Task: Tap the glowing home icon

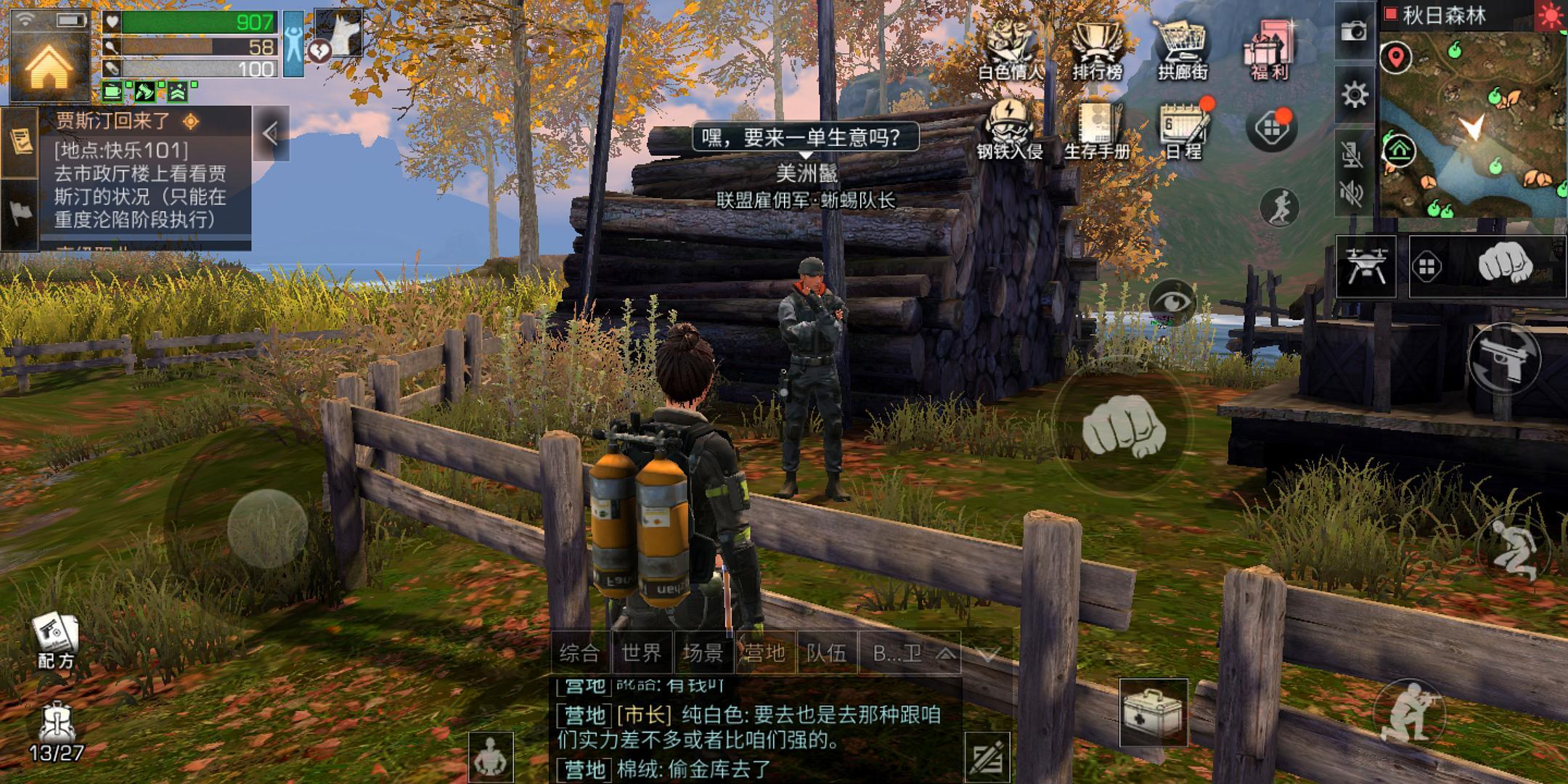Action: 49,67
